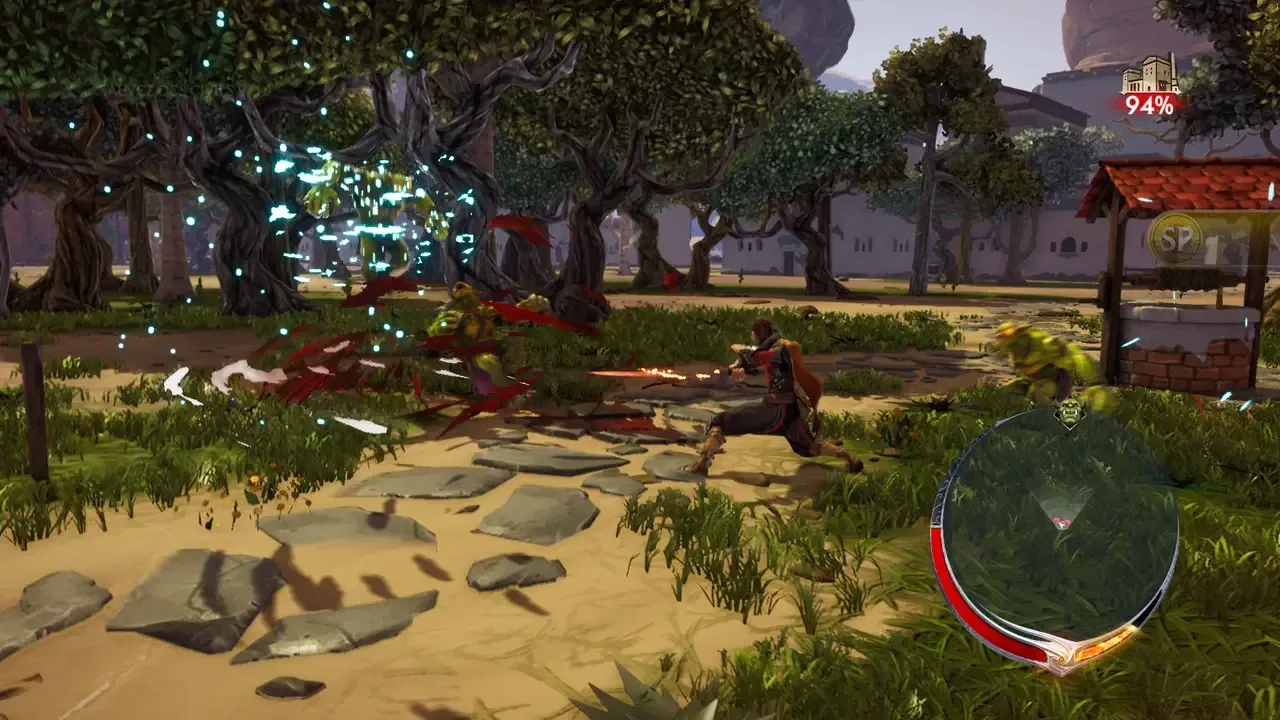Select the SP coin emblem on the well sign
This screenshot has height=720, width=1280.
point(1177,237)
